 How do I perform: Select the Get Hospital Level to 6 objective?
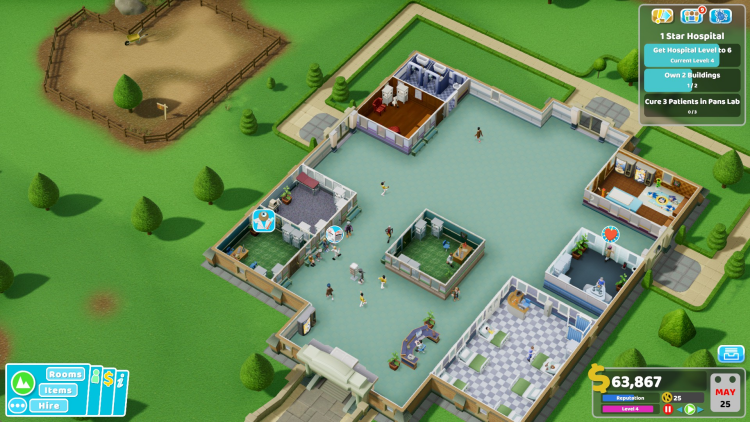[692, 54]
